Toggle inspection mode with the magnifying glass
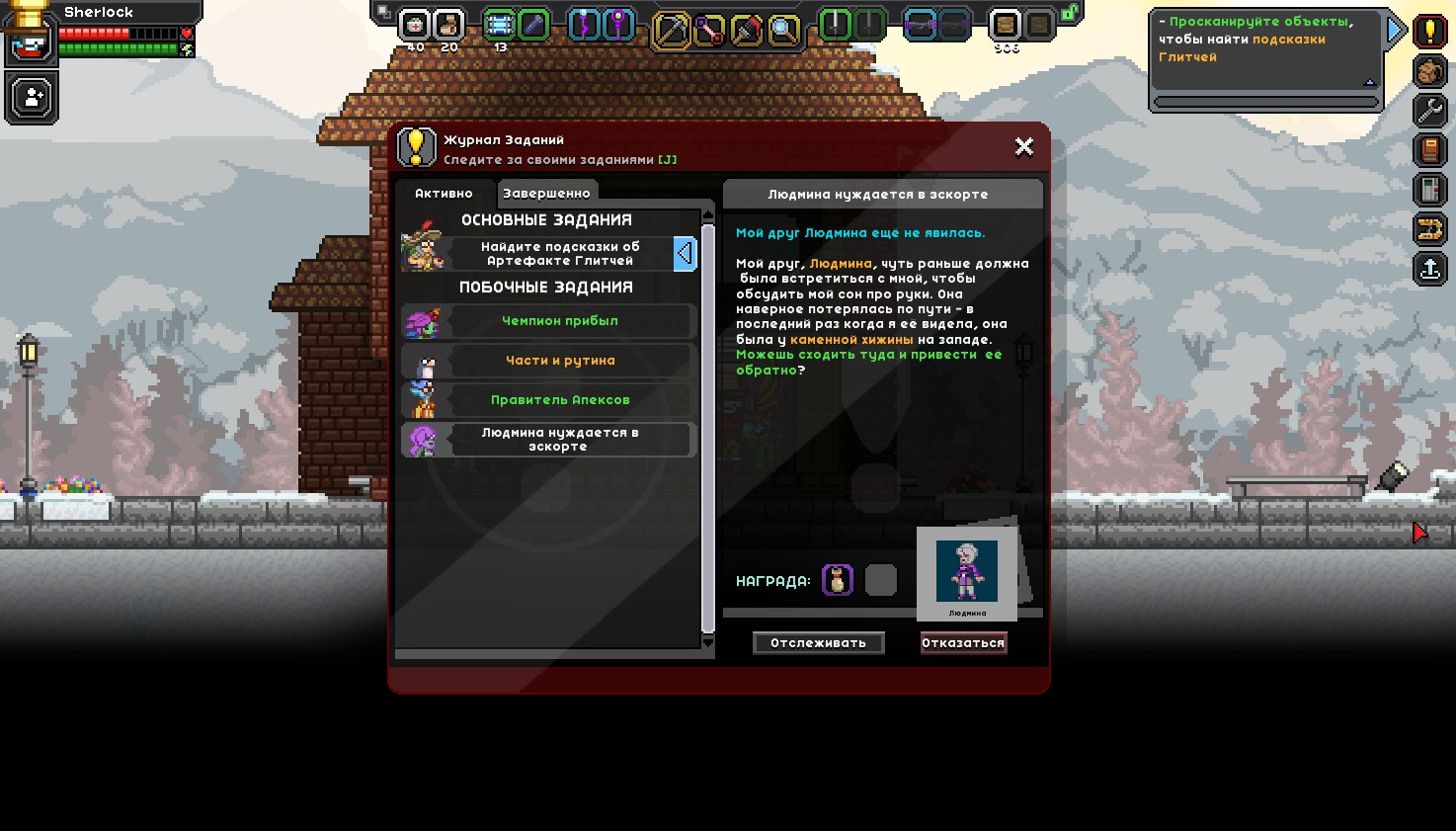This screenshot has height=831, width=1456. pos(781,33)
